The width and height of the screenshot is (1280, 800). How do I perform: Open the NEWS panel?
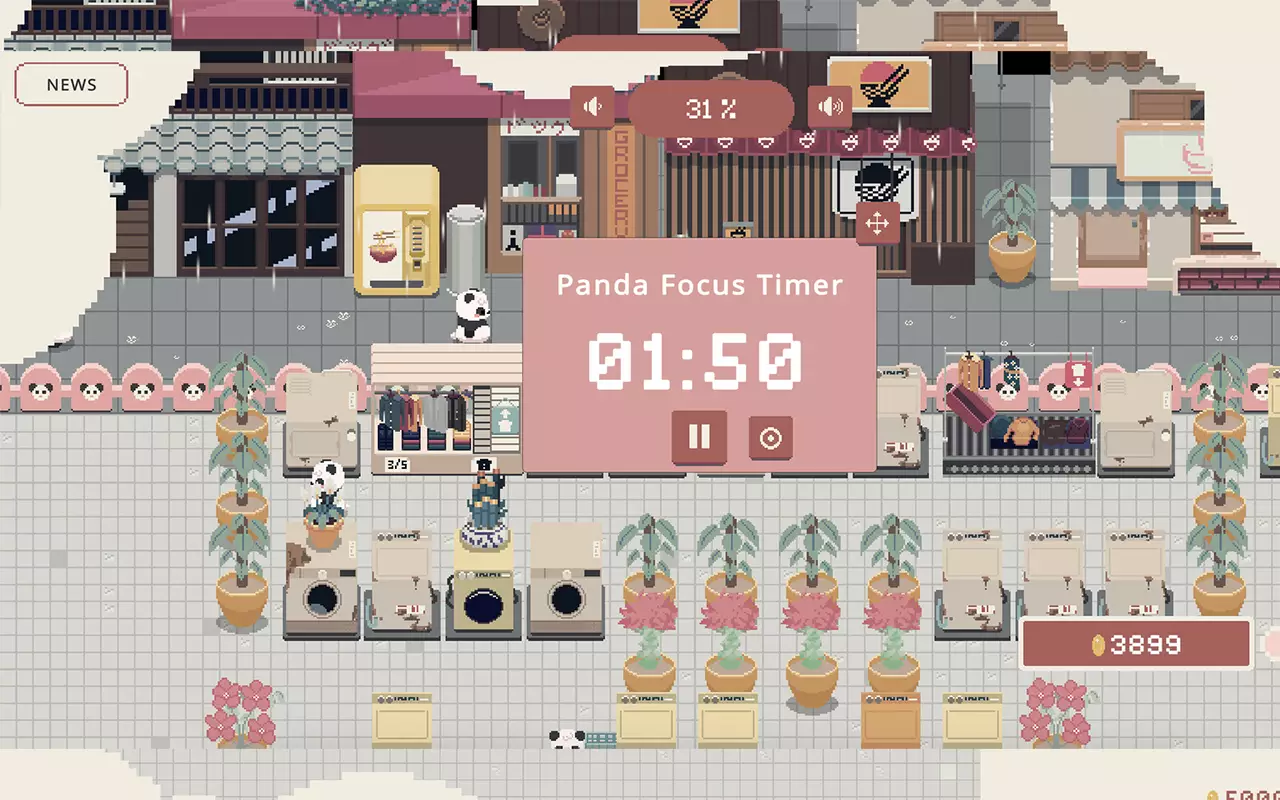tap(70, 85)
